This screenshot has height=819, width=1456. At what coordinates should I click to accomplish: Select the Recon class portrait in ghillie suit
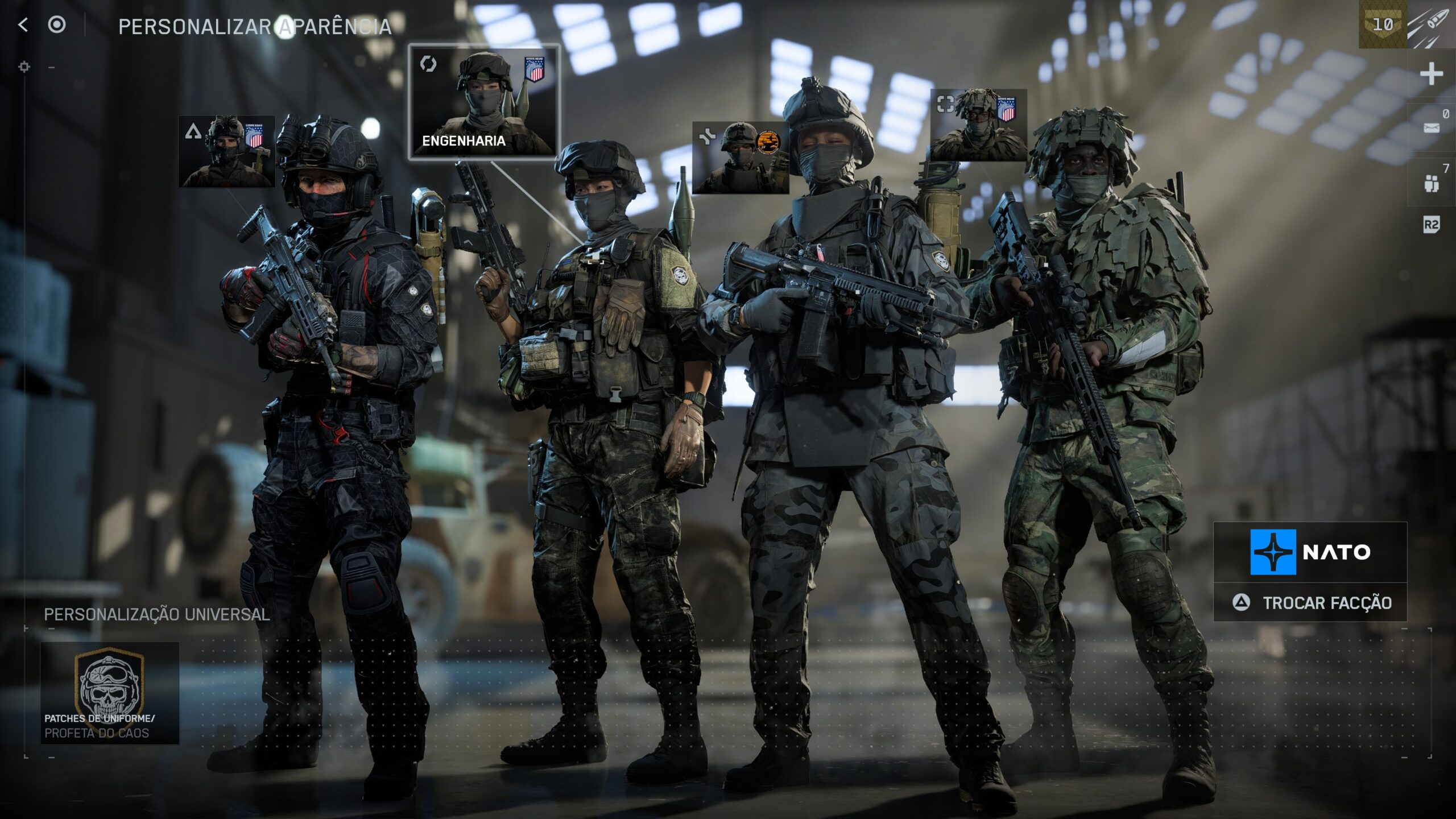point(978,125)
